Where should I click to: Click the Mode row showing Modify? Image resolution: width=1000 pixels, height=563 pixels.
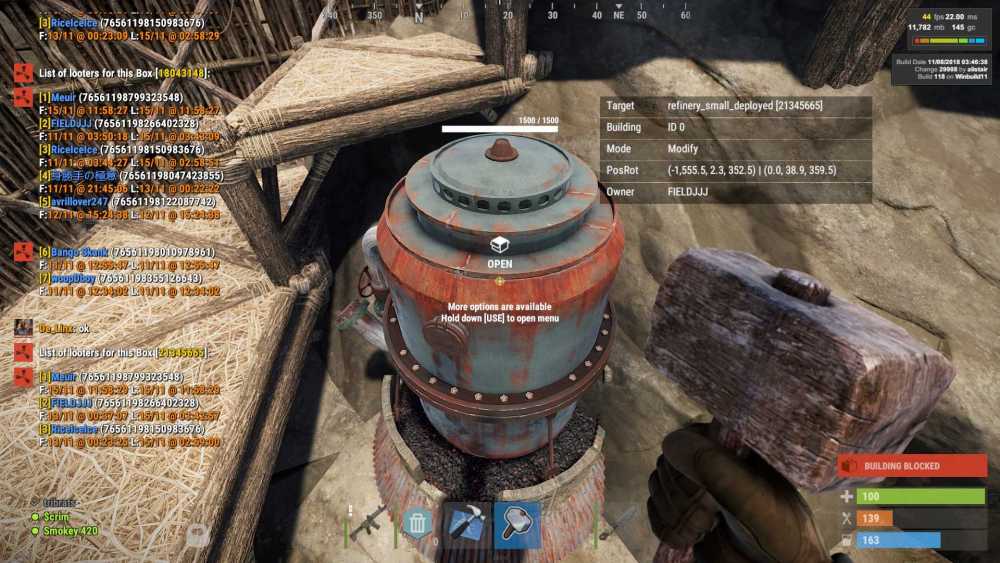coord(735,148)
